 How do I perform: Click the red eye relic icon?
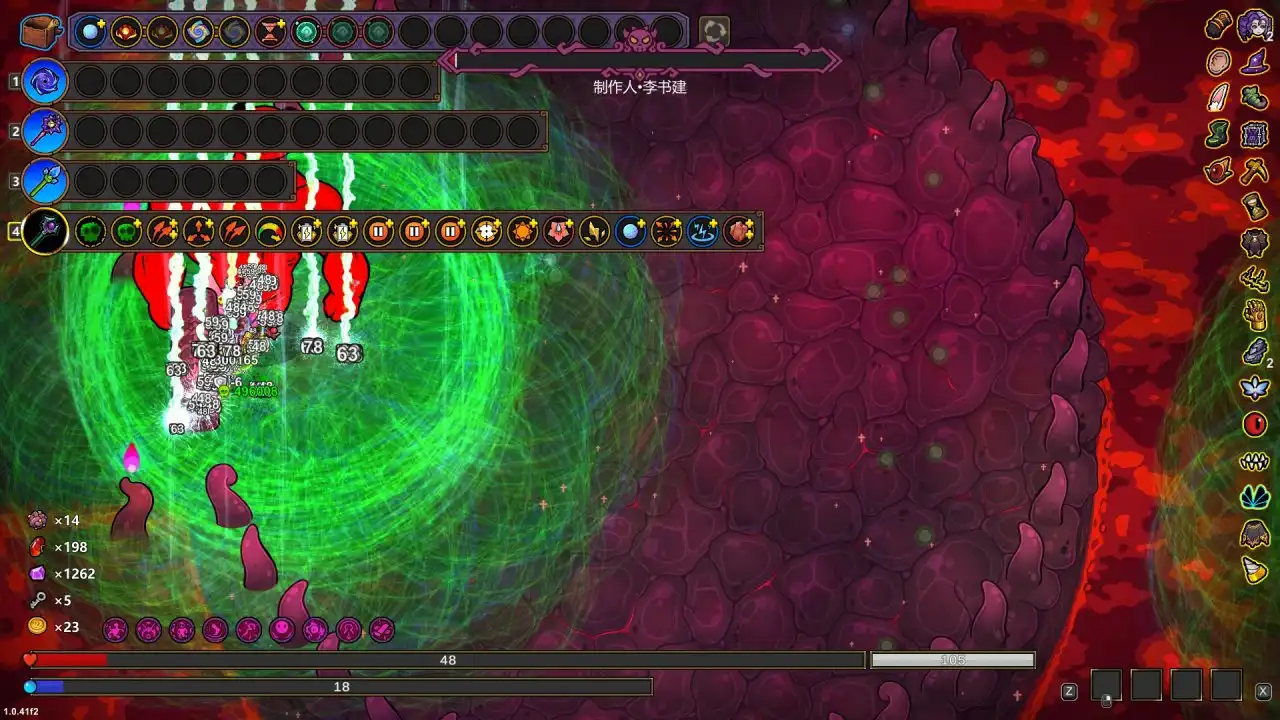(1254, 424)
